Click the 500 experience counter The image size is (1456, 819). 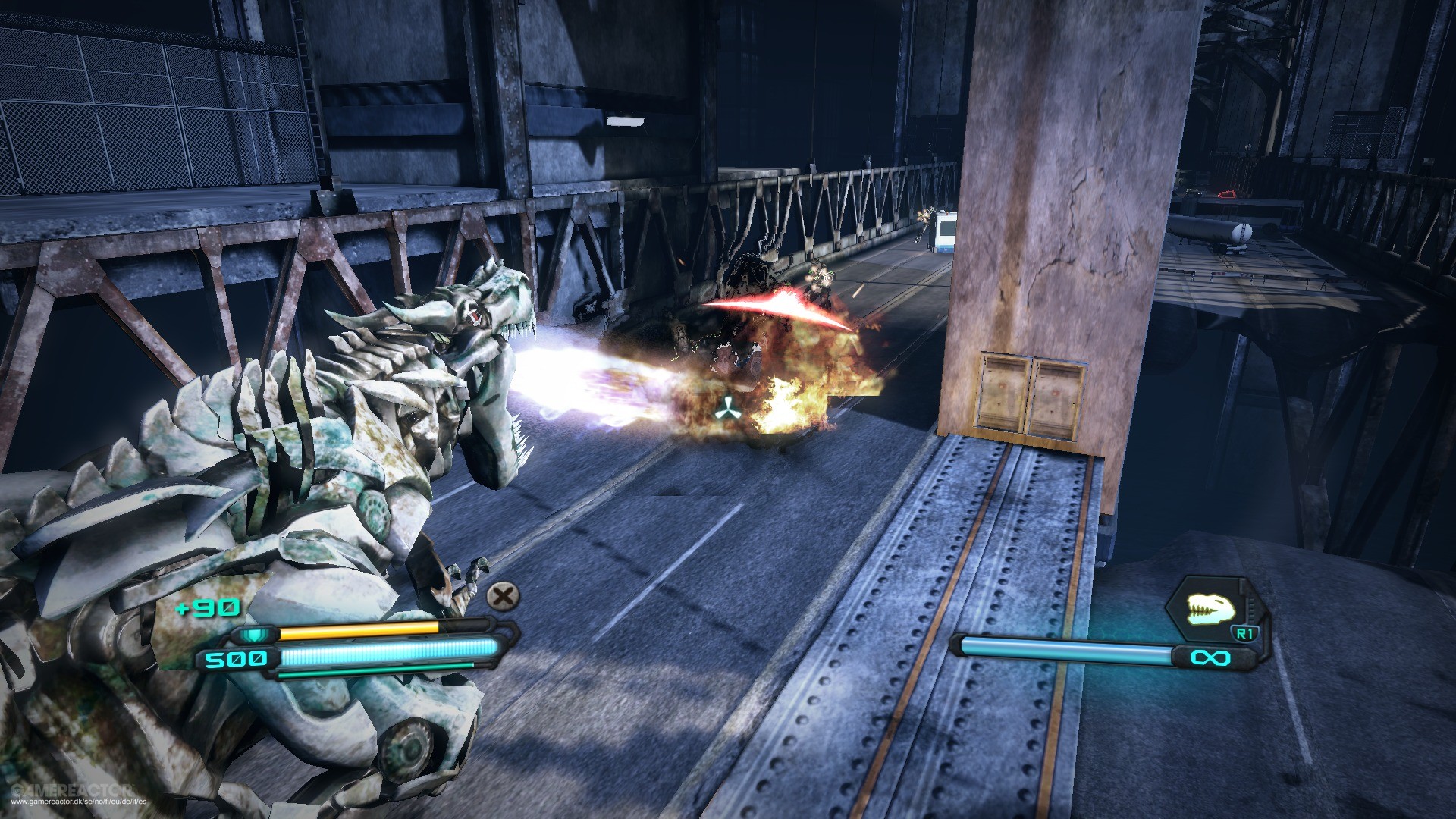pyautogui.click(x=236, y=659)
